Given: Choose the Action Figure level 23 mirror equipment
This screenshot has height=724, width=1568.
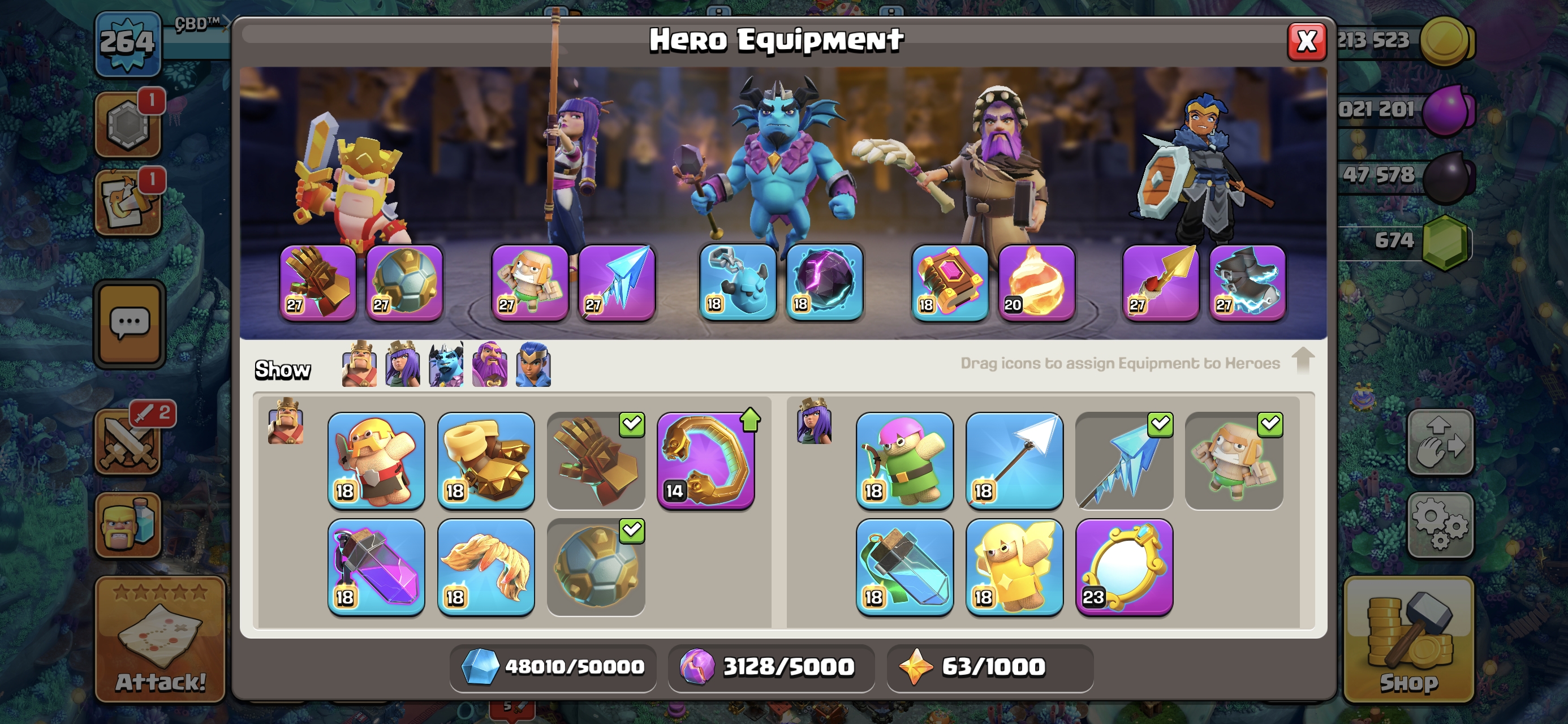Looking at the screenshot, I should click(x=1123, y=567).
